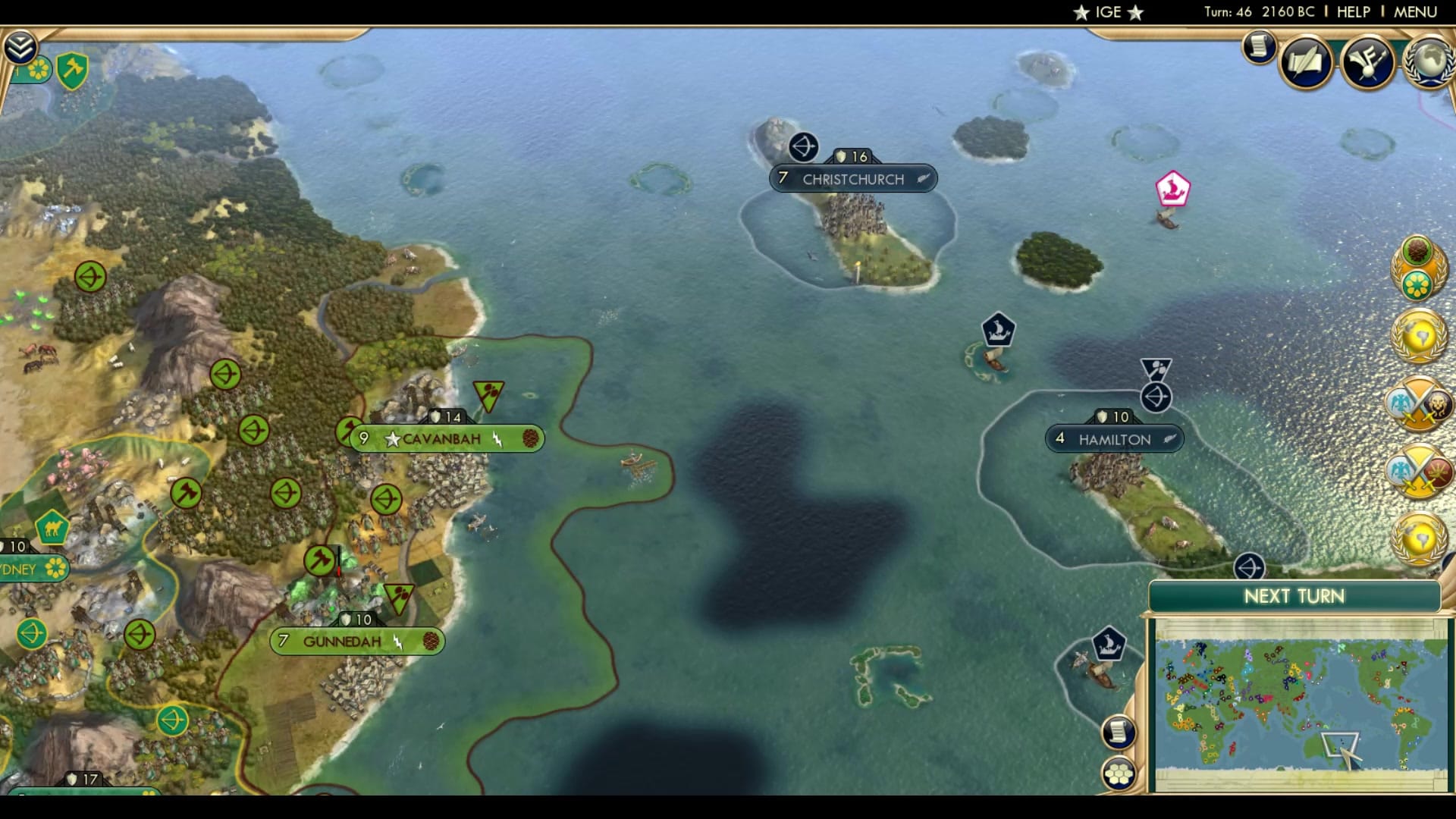
Task: Click the IGE label at the top
Action: click(1106, 11)
